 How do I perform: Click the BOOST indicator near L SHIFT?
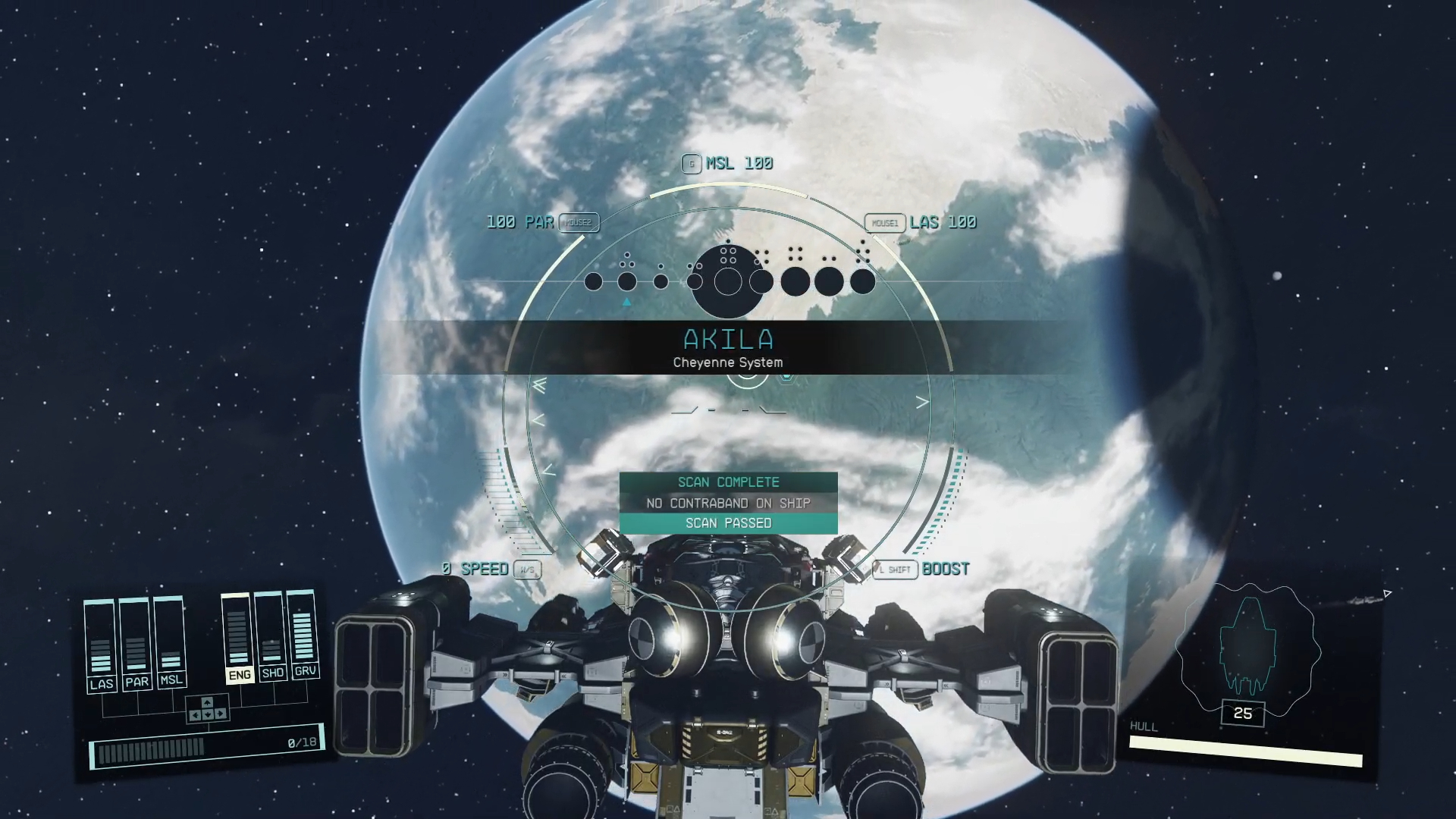[x=946, y=569]
